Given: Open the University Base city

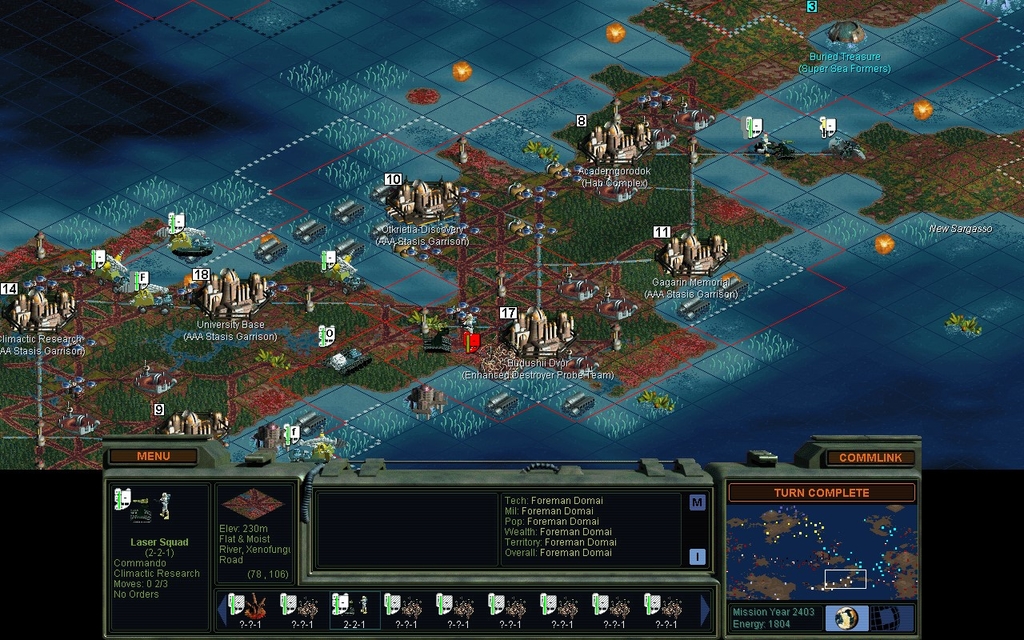Looking at the screenshot, I should pos(232,294).
